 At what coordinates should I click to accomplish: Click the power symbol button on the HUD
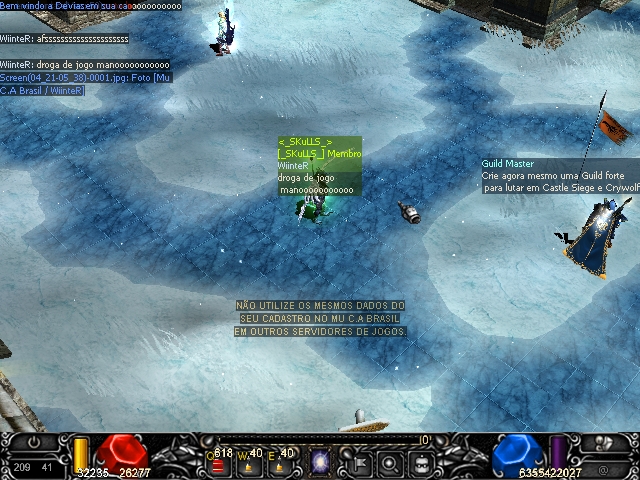[x=34, y=442]
